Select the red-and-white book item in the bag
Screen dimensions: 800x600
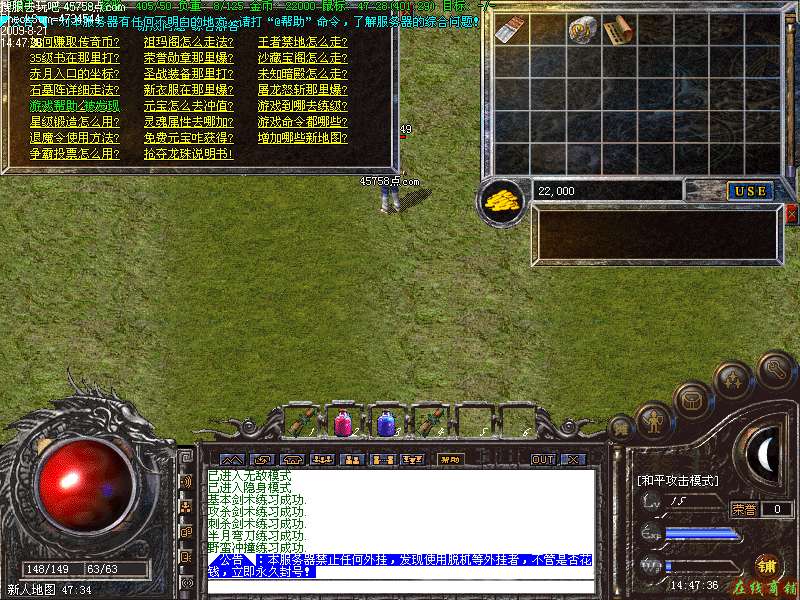(511, 30)
